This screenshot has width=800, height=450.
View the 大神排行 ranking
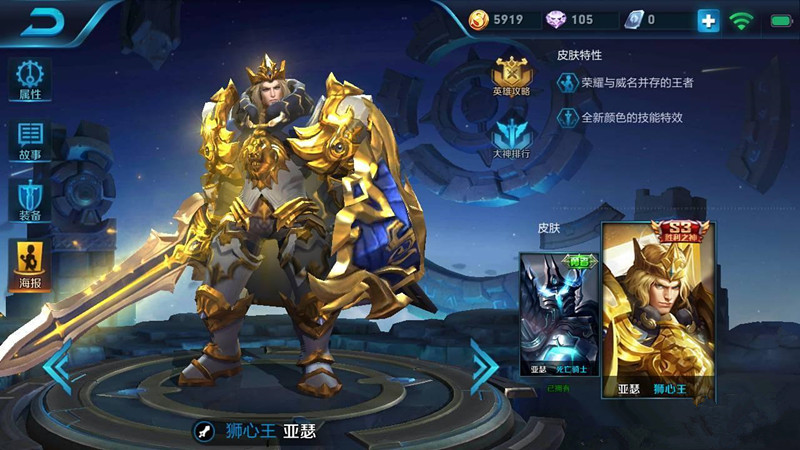click(x=511, y=139)
